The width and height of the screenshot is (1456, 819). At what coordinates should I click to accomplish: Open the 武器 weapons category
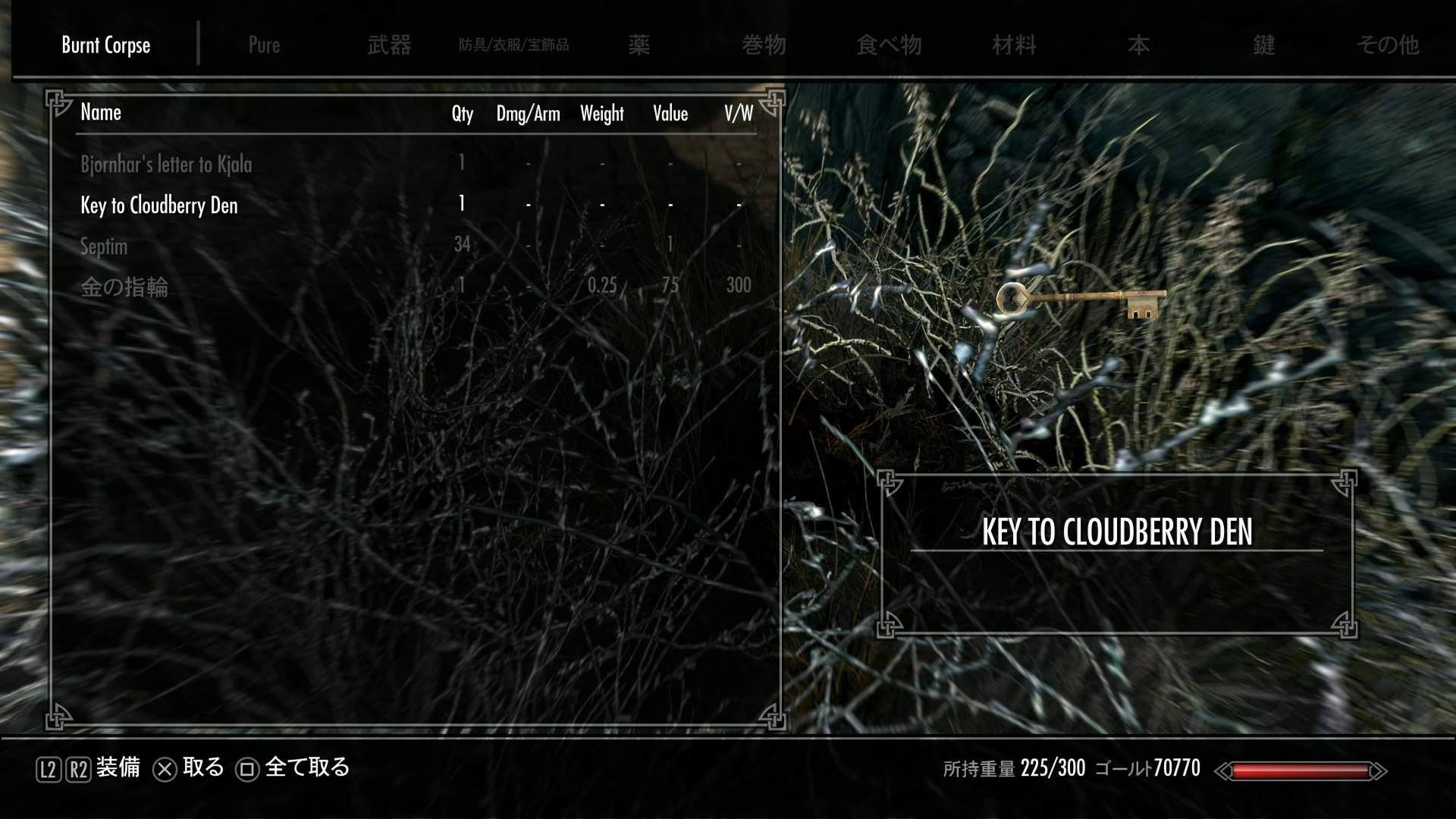[389, 45]
